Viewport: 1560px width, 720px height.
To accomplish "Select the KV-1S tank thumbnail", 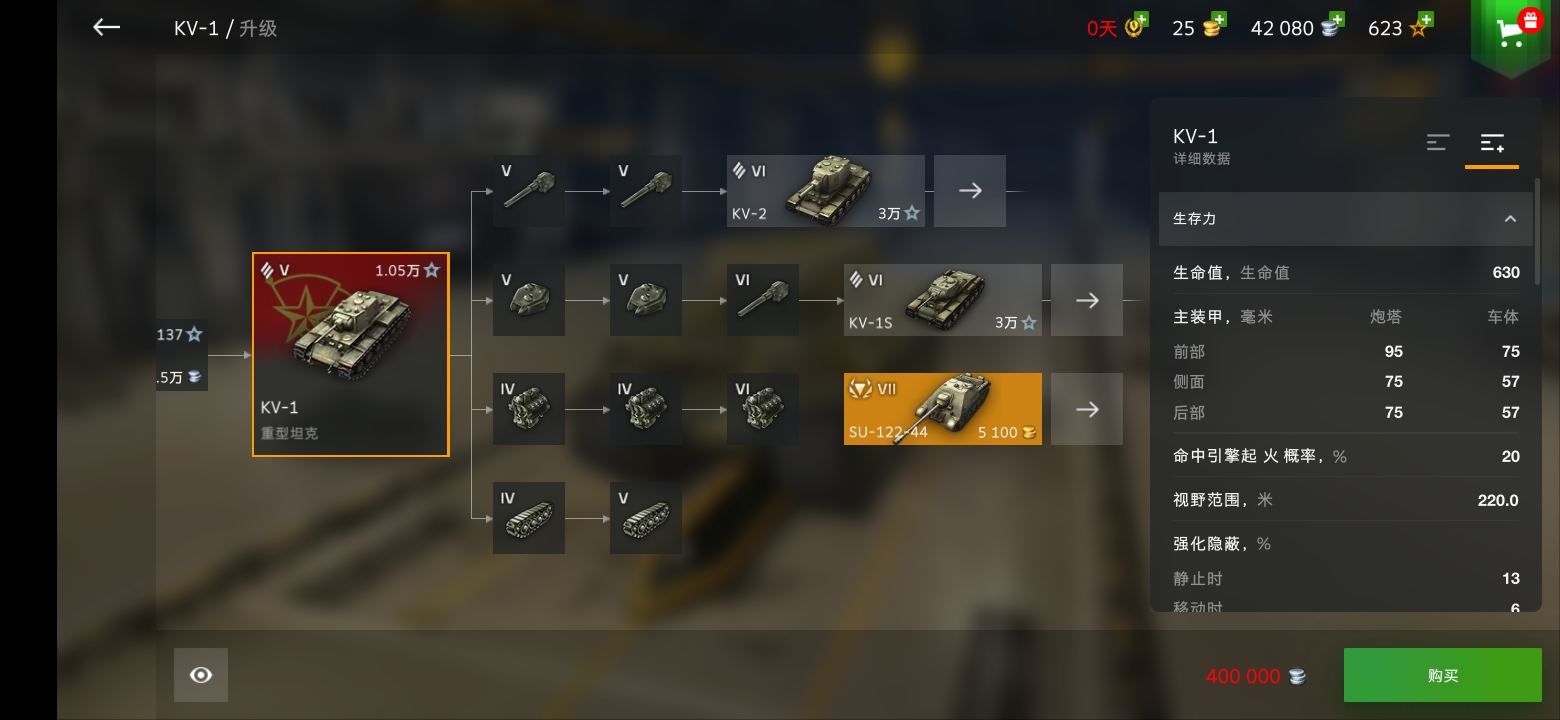I will pyautogui.click(x=941, y=299).
